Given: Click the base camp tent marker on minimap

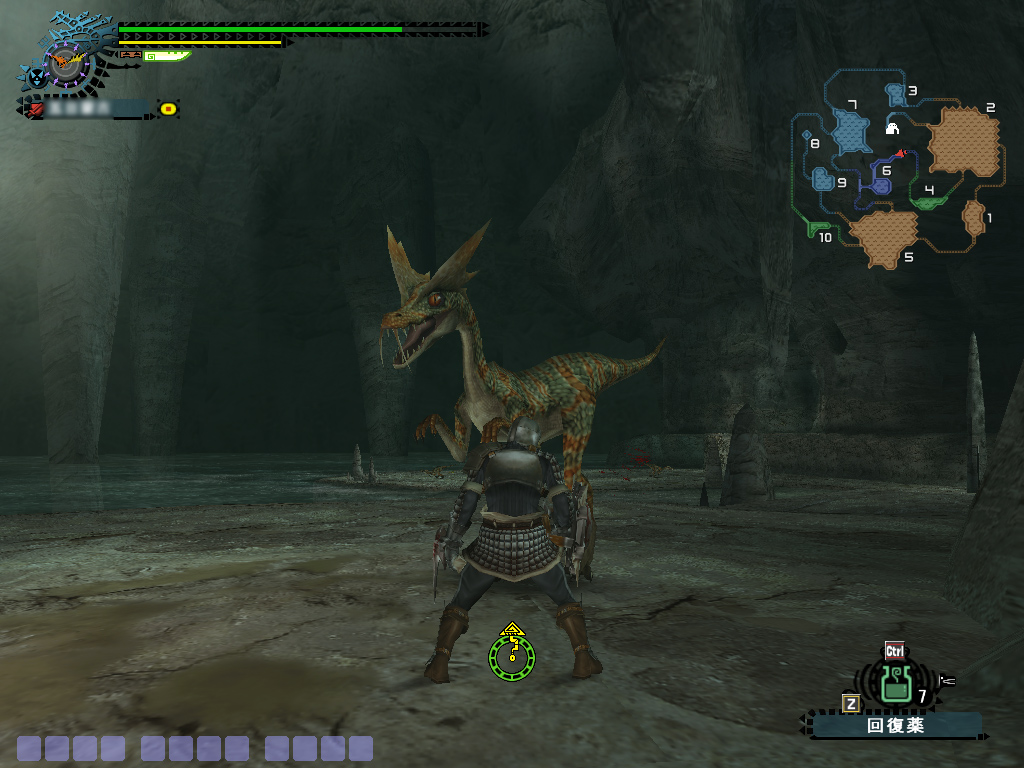Looking at the screenshot, I should point(893,128).
